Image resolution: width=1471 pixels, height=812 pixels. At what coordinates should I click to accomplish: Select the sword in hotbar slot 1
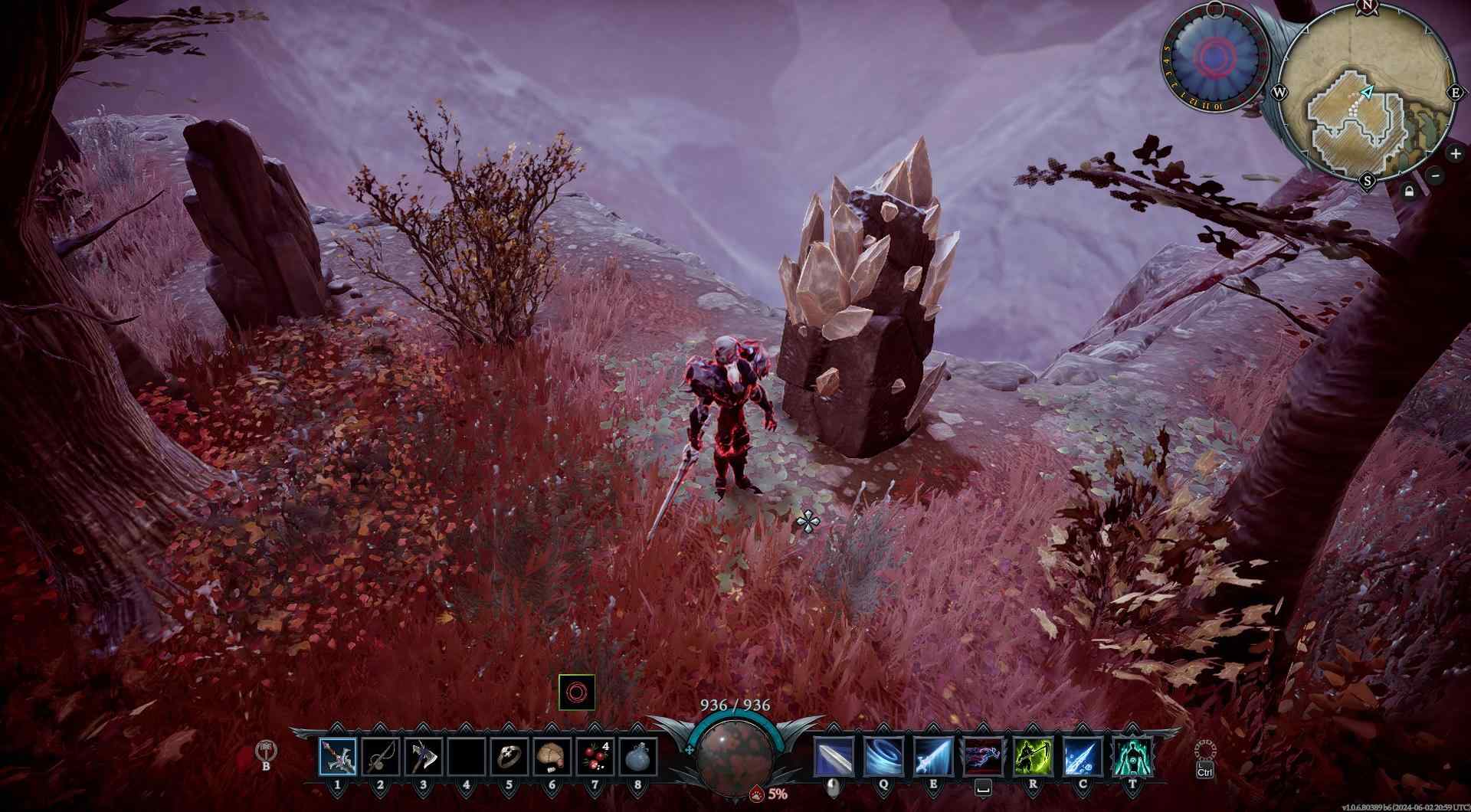click(338, 756)
